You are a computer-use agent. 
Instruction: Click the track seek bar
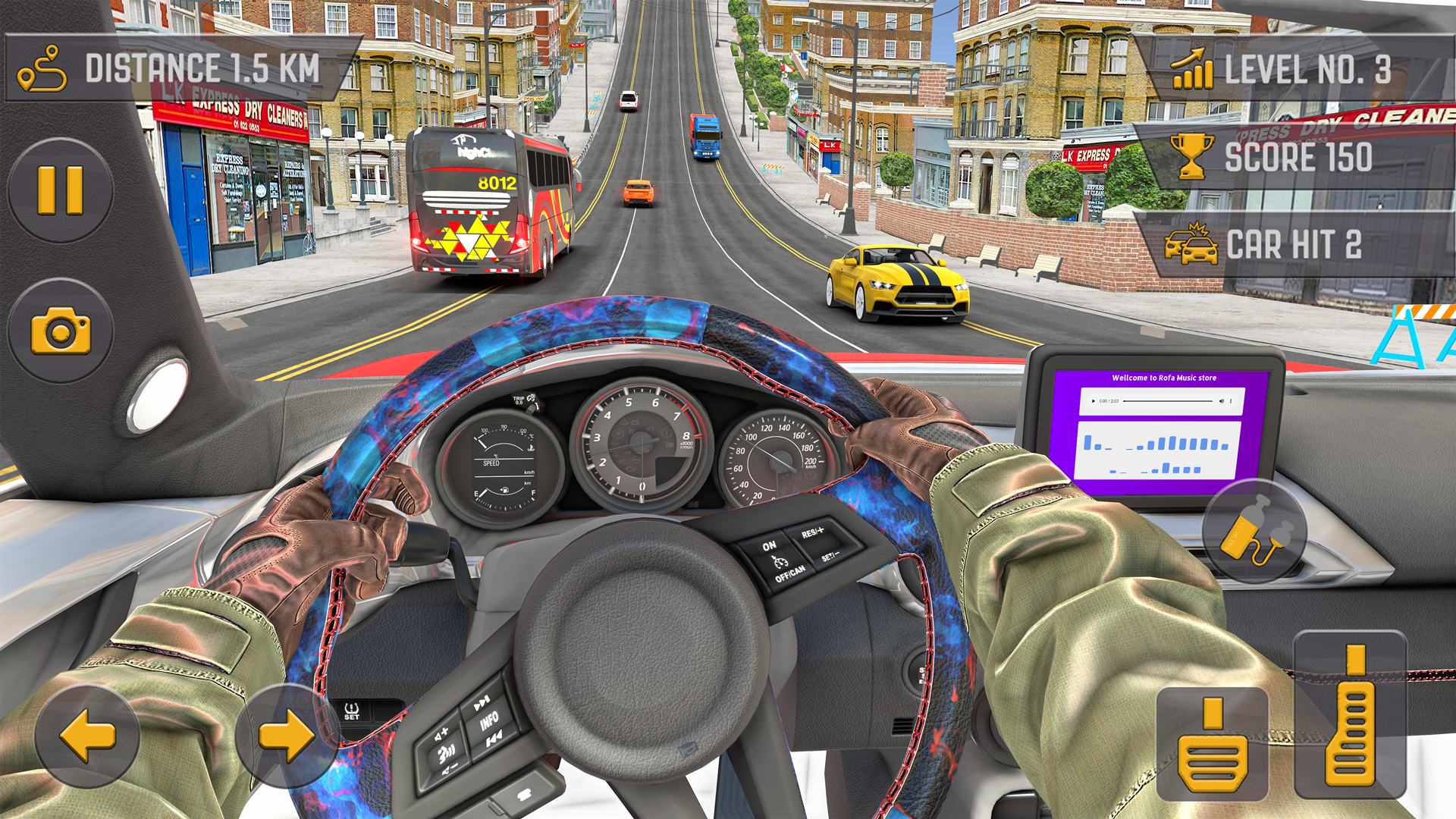coord(1168,401)
